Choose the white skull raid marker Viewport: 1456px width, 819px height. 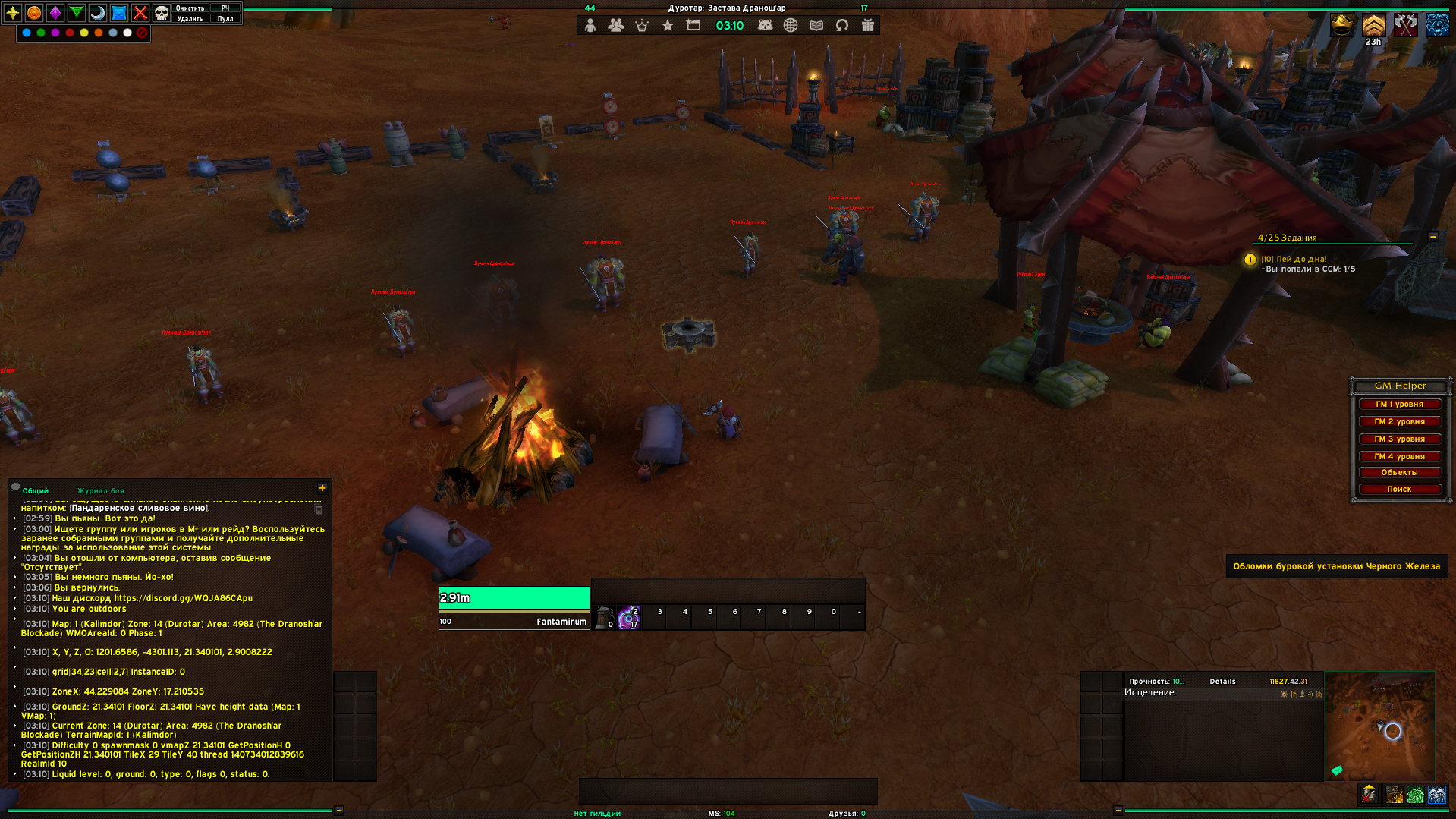click(162, 13)
